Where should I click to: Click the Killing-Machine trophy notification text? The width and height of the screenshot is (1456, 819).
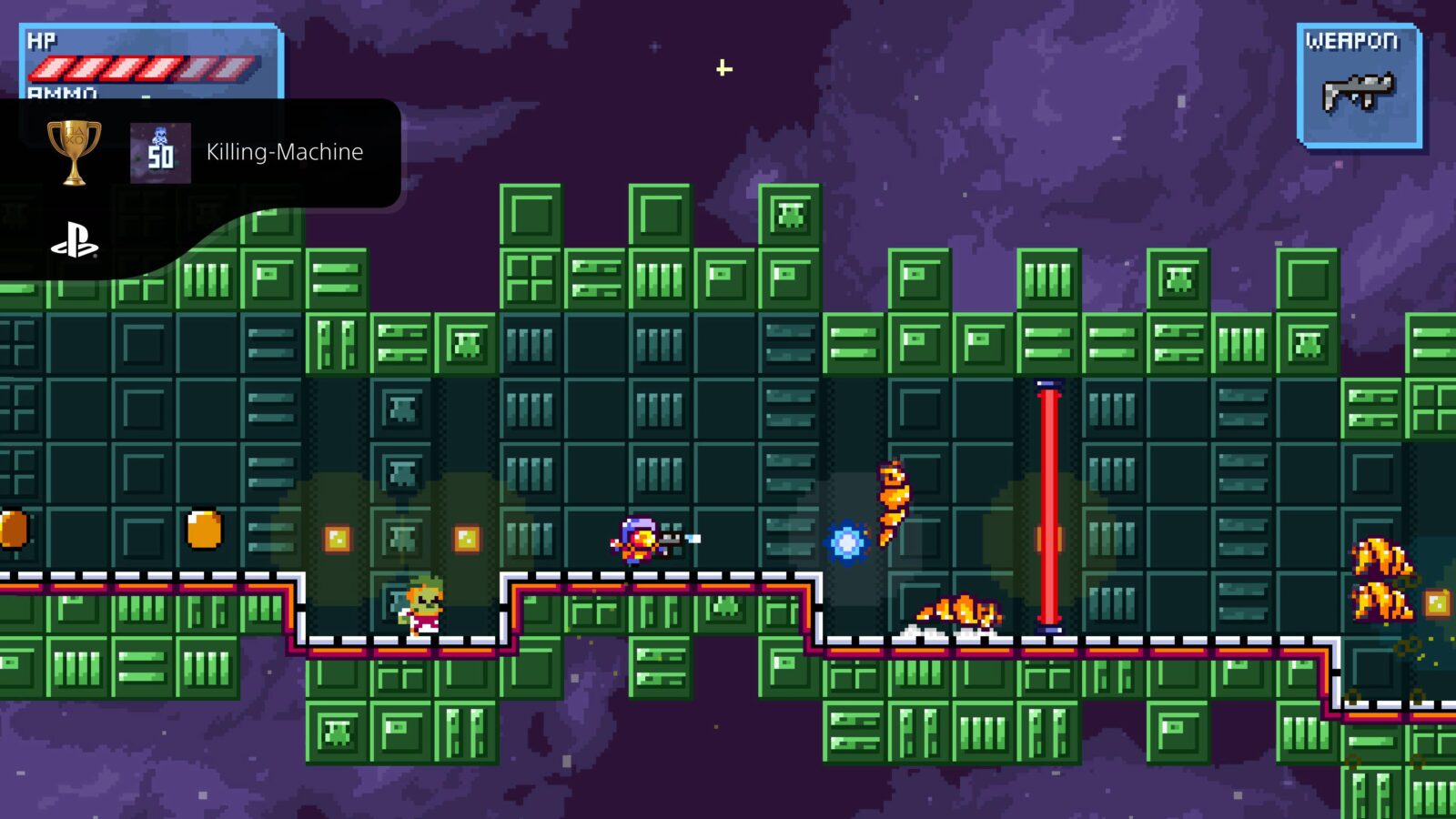284,153
